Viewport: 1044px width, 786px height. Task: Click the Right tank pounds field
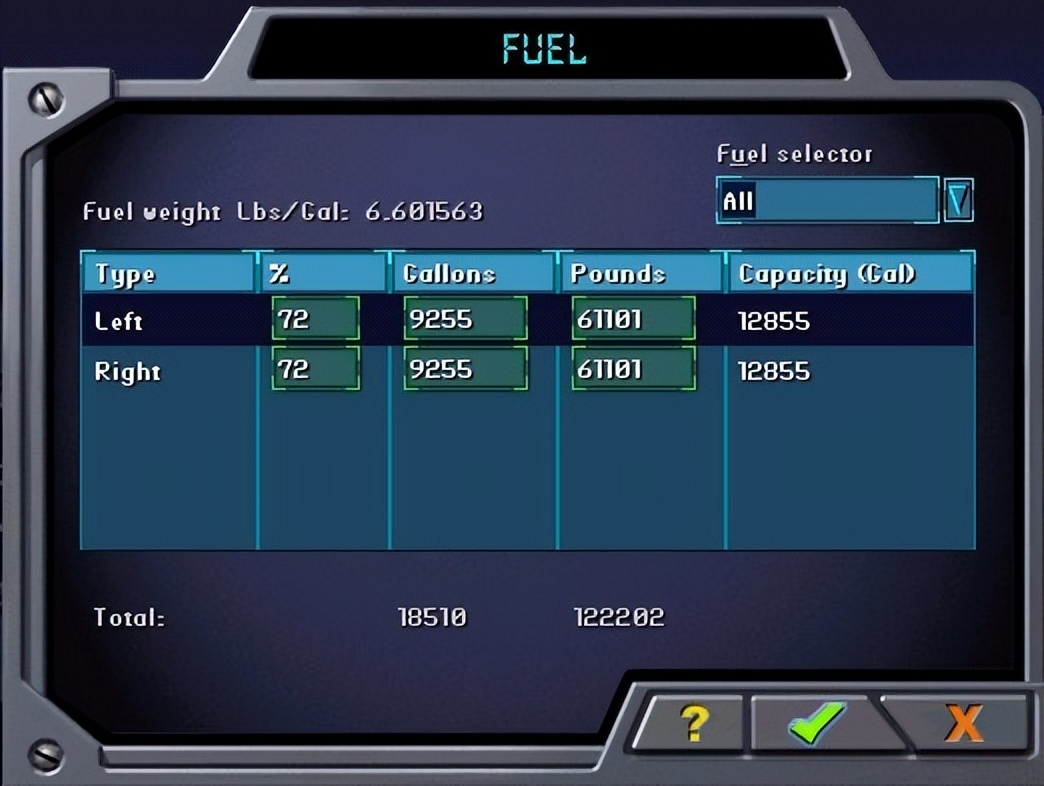coord(634,370)
